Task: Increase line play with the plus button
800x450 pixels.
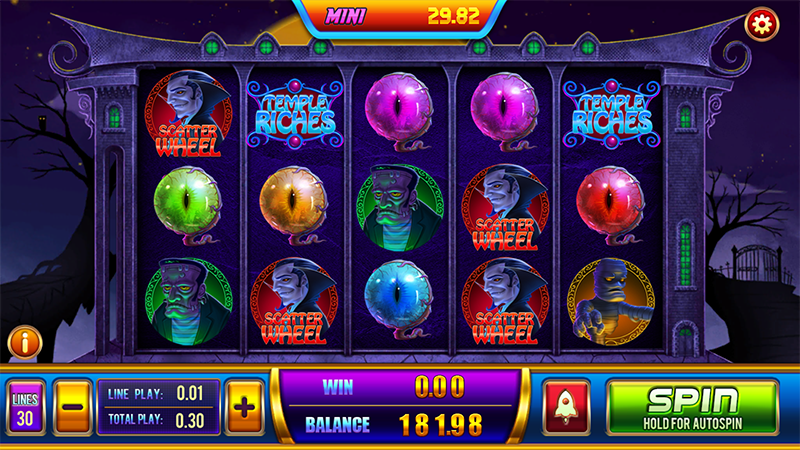Action: click(x=245, y=407)
